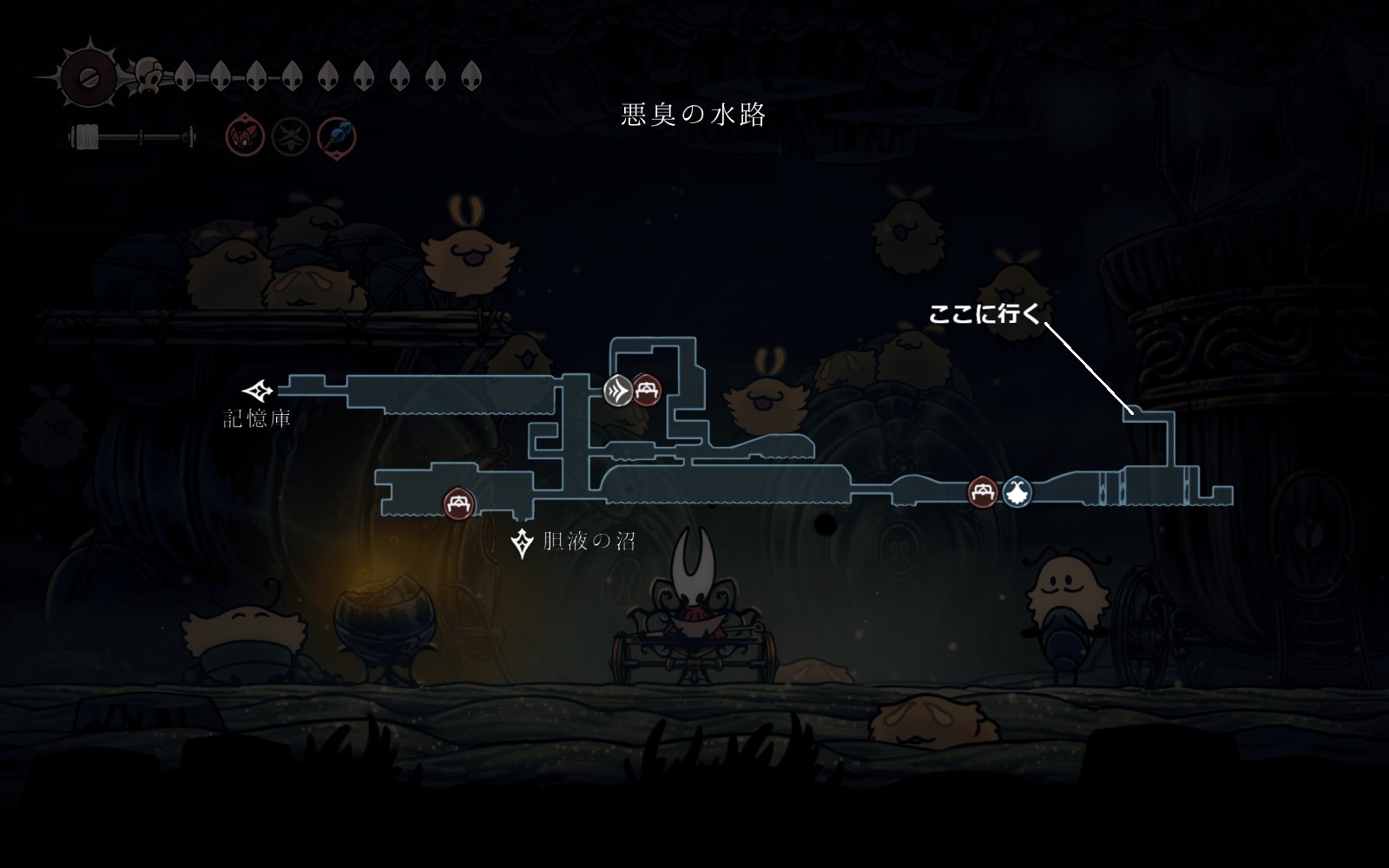Click the bench marker beside the blue flea marker

tap(983, 493)
